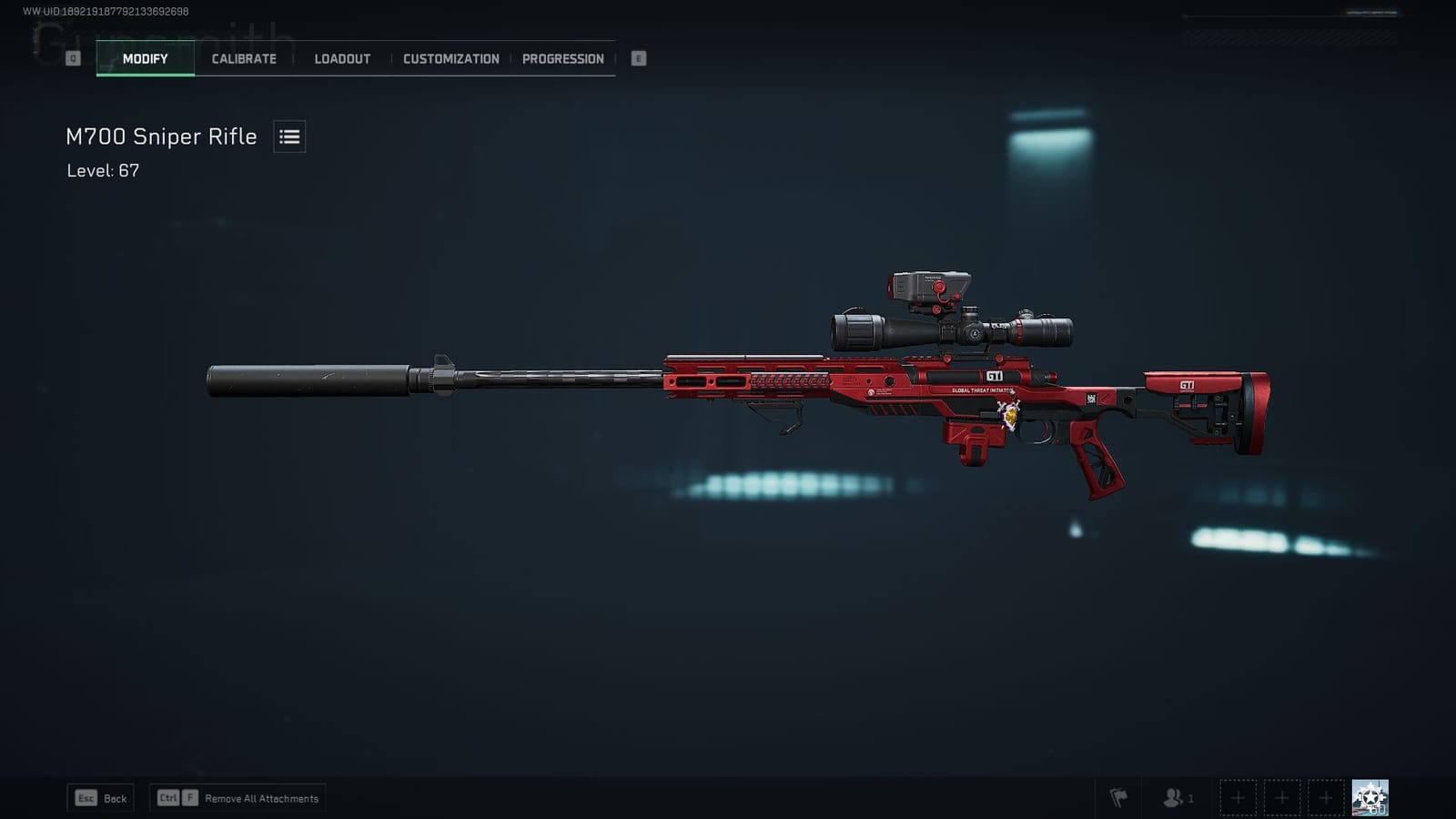
Task: Switch to the Progression tab
Action: tap(562, 58)
